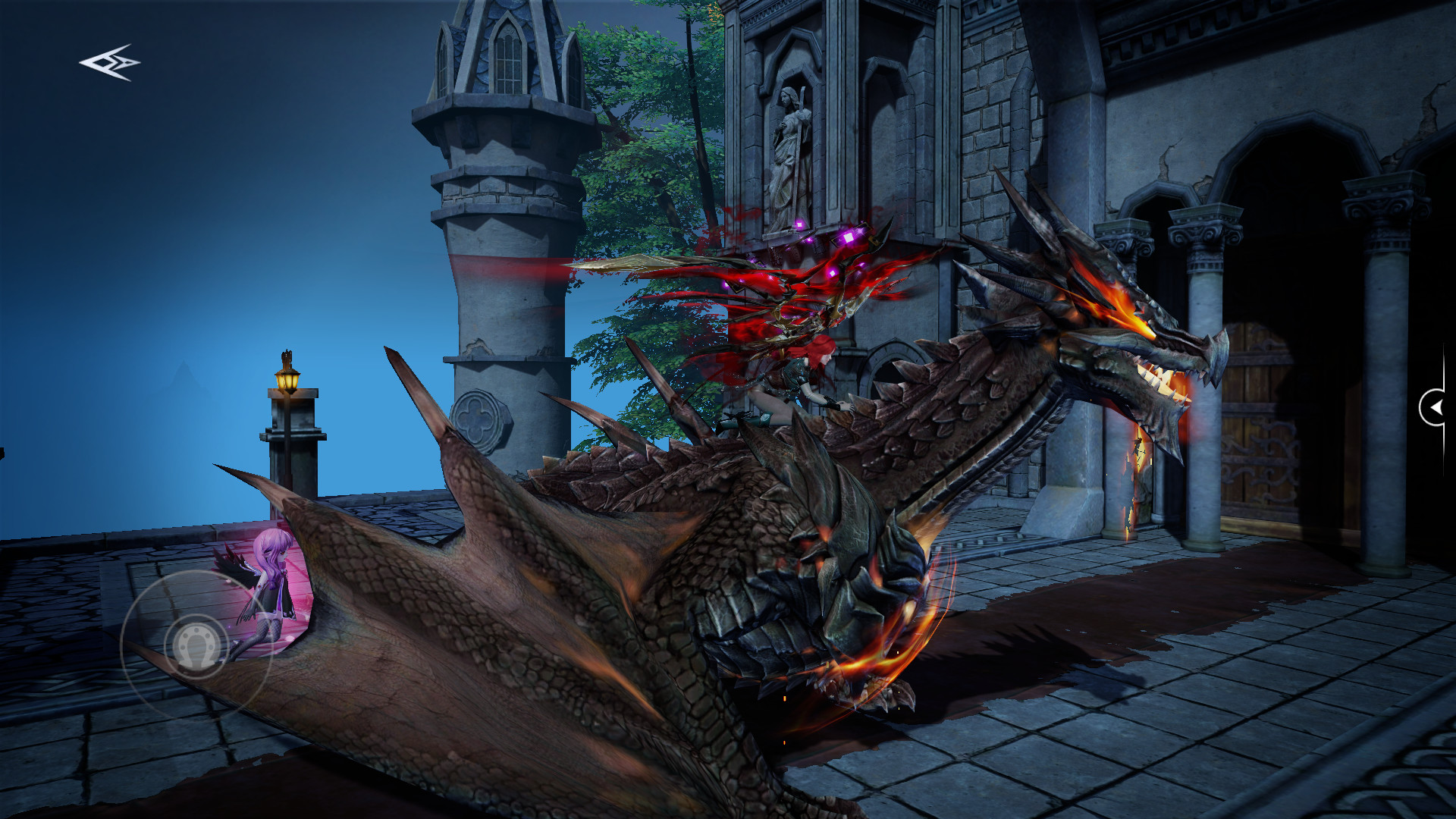Expand the hidden panel via right-edge arrow
Viewport: 1456px width, 819px height.
[1437, 407]
